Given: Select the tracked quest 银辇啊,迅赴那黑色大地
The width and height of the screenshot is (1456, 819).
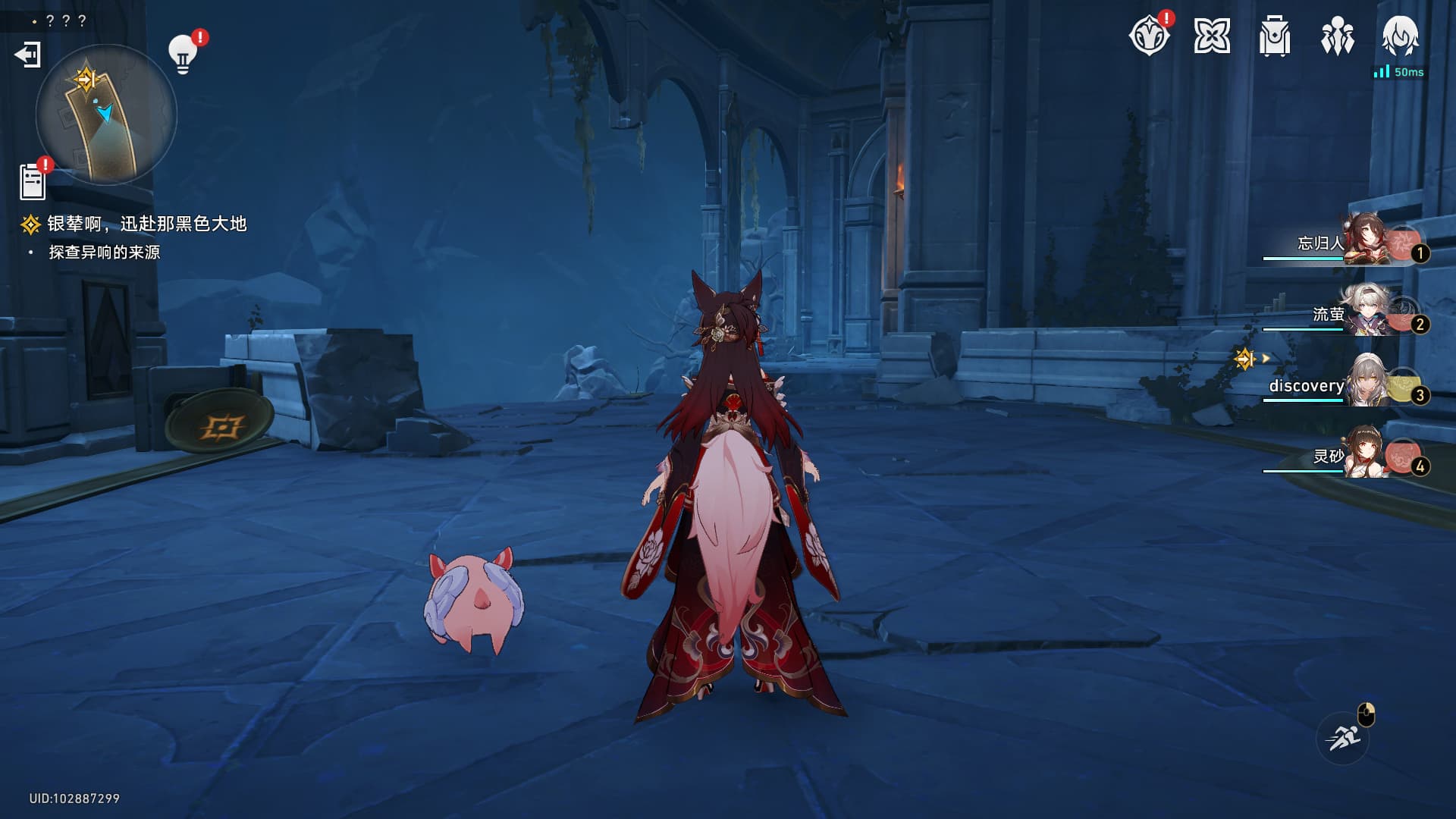Looking at the screenshot, I should click(x=146, y=224).
